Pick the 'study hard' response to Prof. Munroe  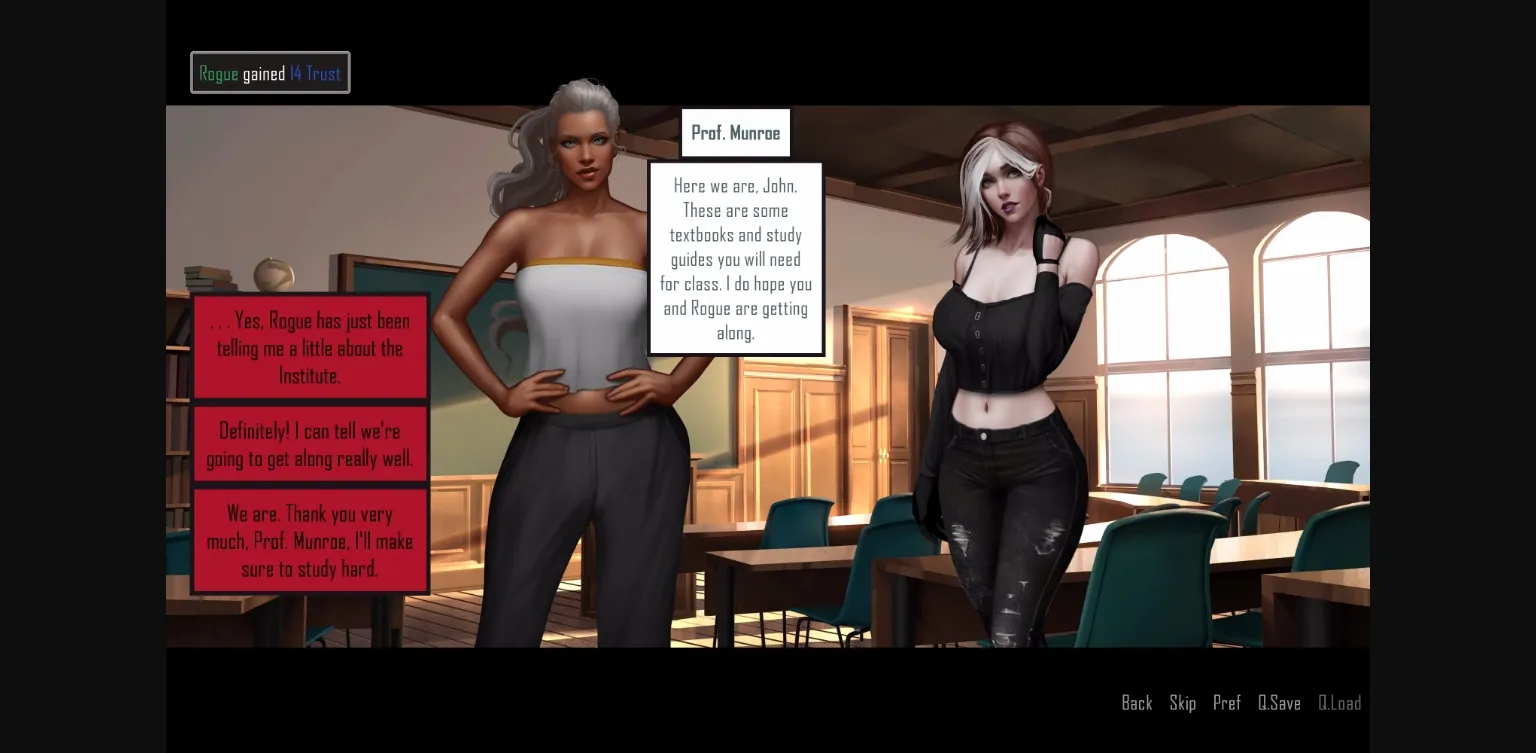[x=310, y=541]
